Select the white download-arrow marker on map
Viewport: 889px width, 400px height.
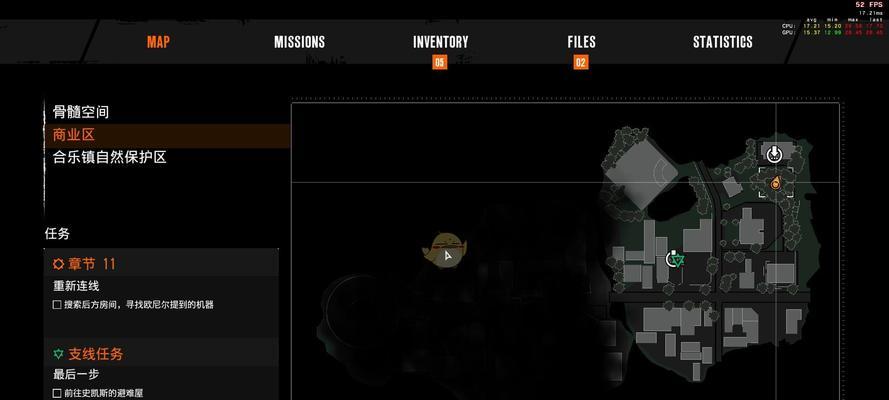tap(774, 153)
